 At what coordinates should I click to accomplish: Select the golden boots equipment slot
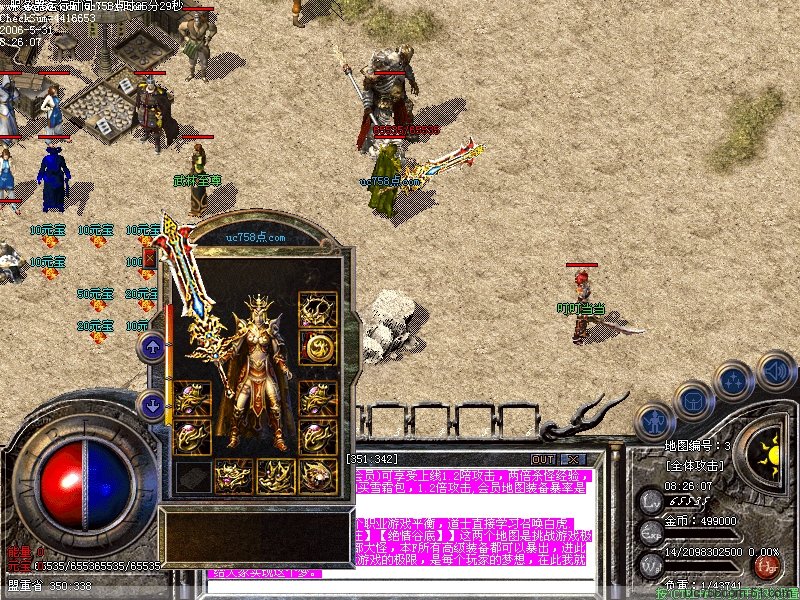[276, 476]
